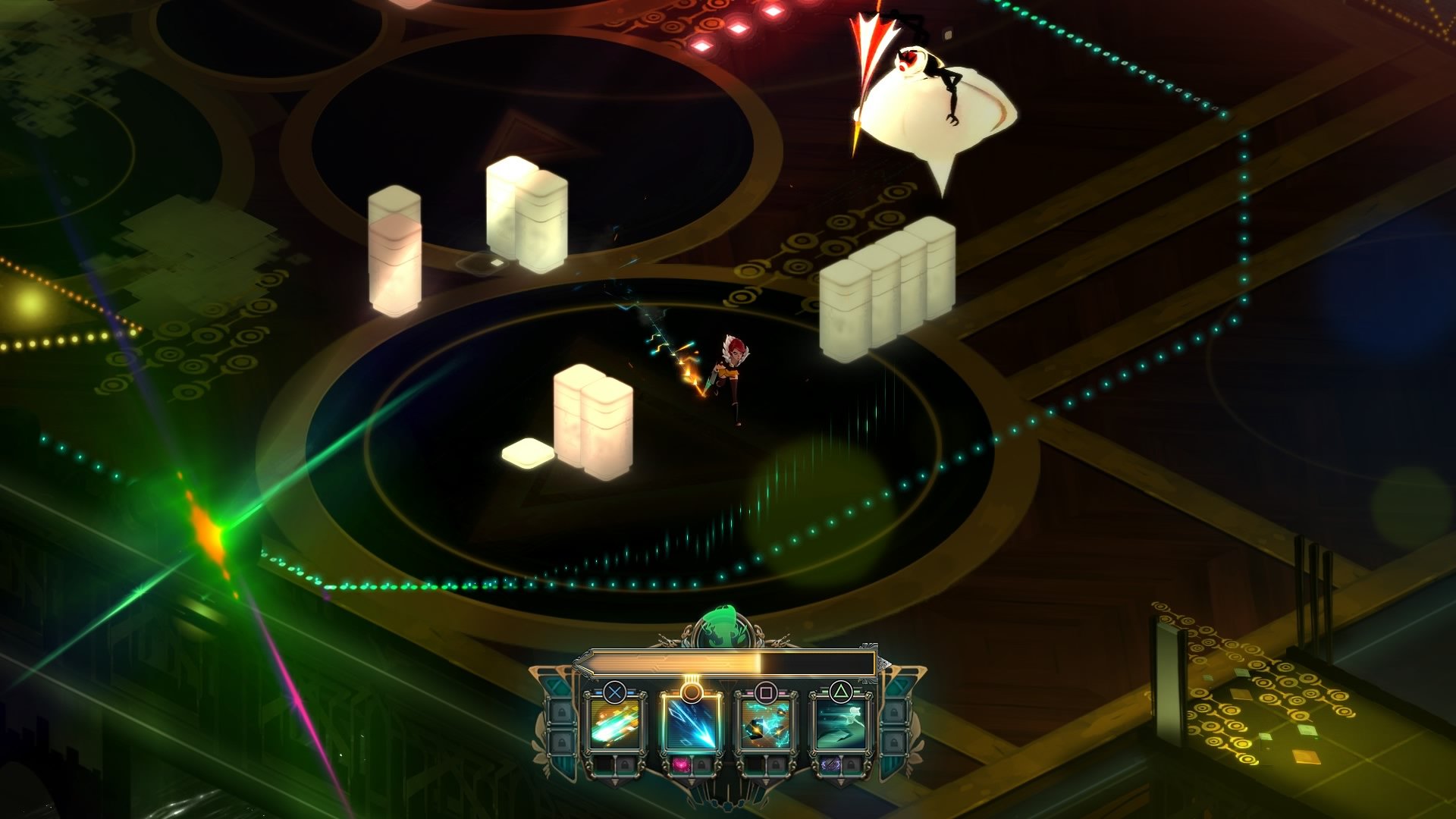1456x819 pixels.
Task: Select the Spark() ability in the Square slot
Action: tap(766, 726)
